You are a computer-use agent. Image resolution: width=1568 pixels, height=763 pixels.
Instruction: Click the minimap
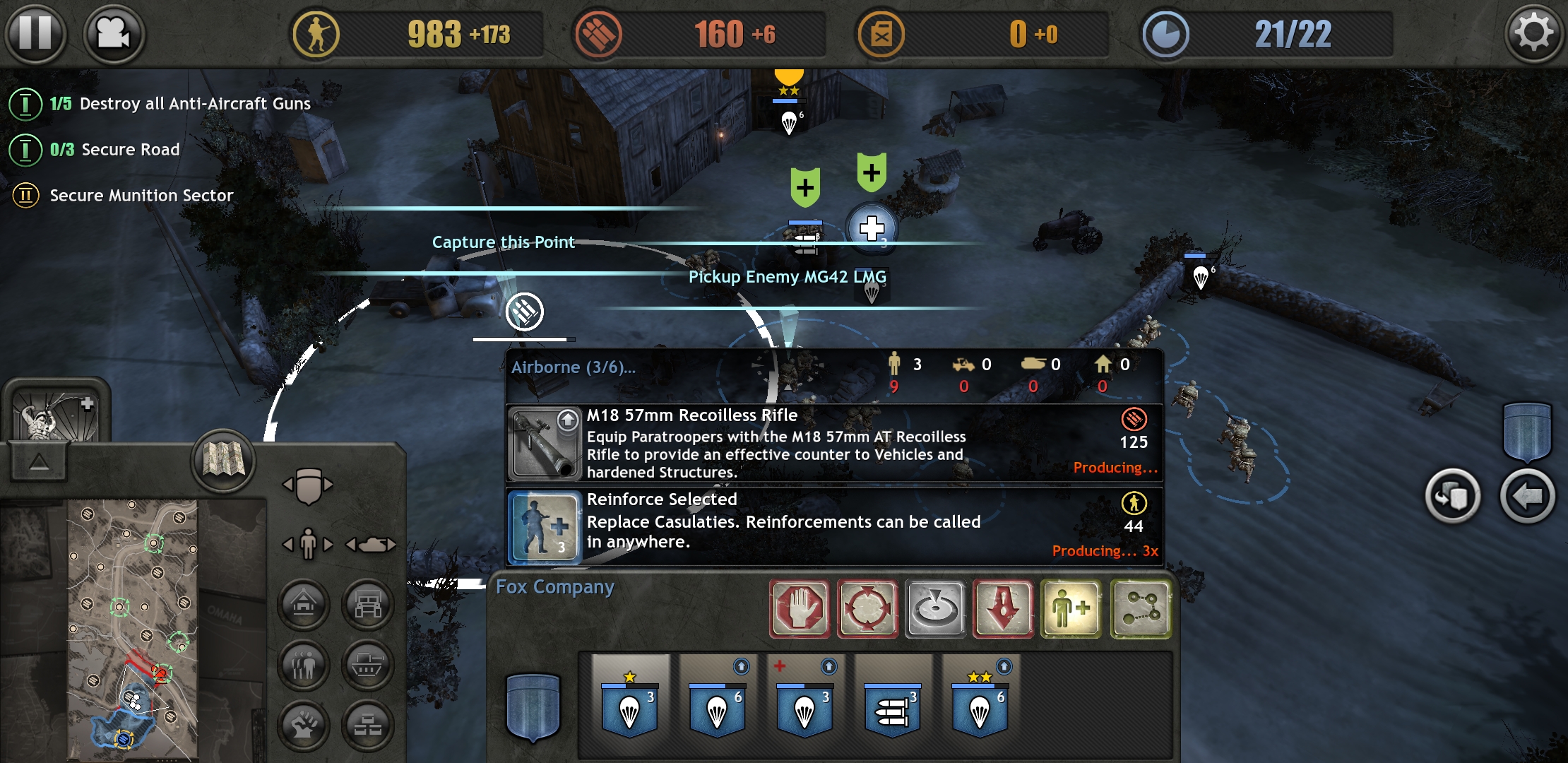(x=132, y=629)
